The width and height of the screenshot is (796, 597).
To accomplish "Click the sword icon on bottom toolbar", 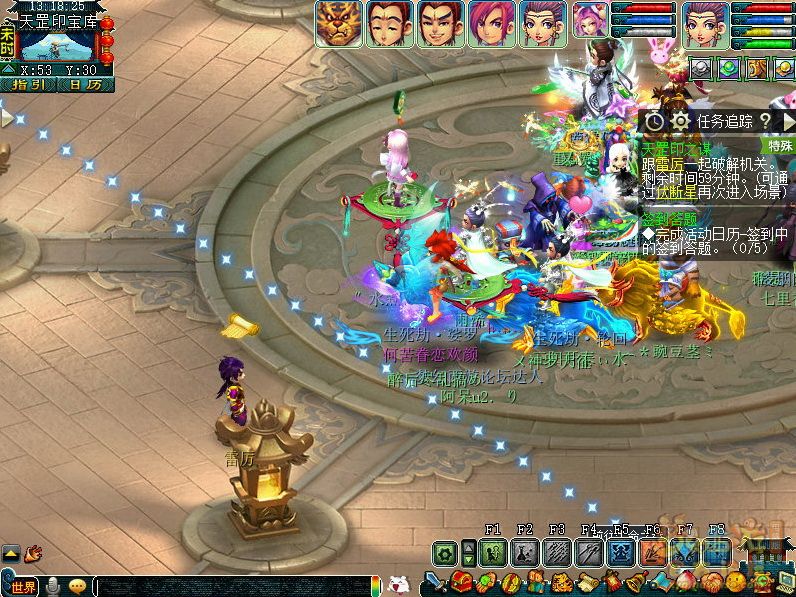I will [x=436, y=582].
